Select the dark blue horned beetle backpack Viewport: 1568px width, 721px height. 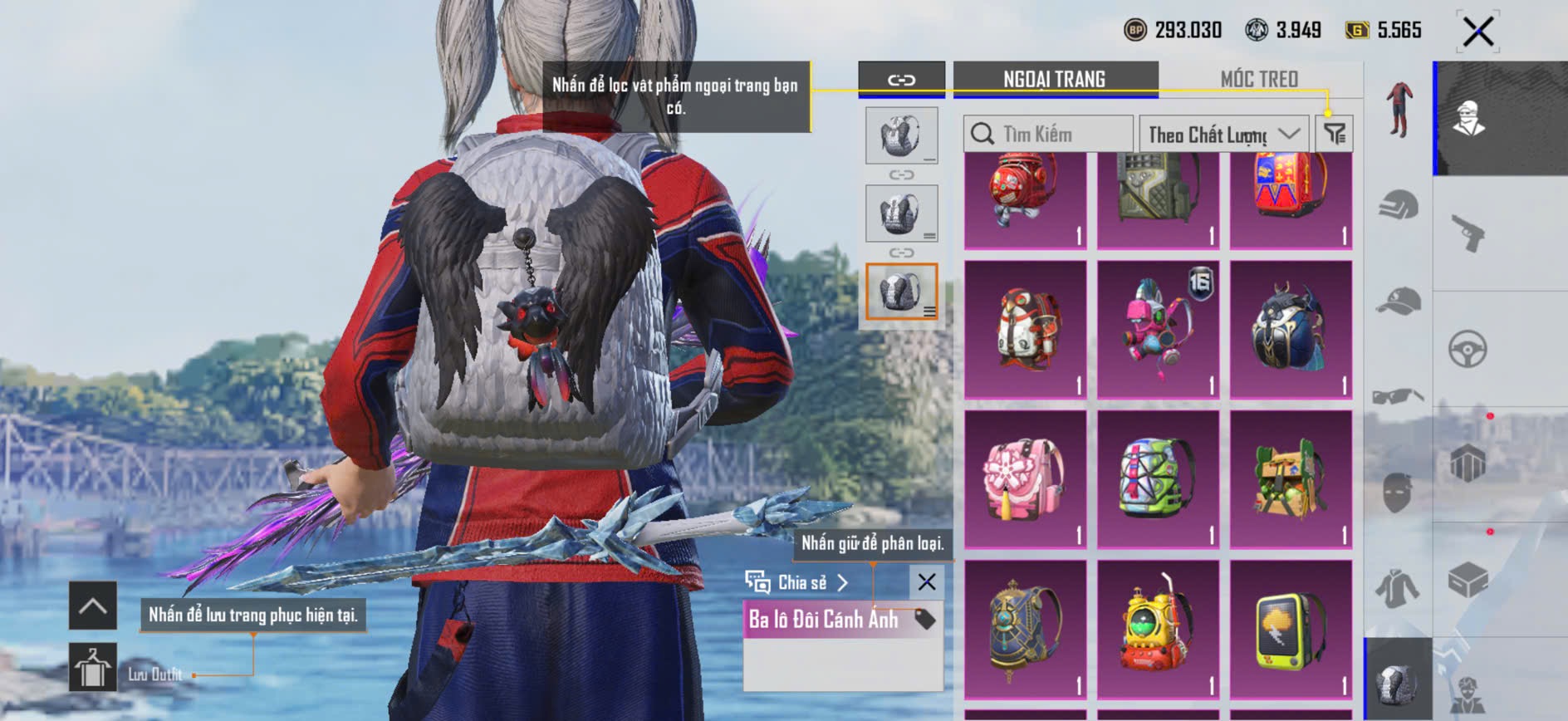[x=1291, y=330]
